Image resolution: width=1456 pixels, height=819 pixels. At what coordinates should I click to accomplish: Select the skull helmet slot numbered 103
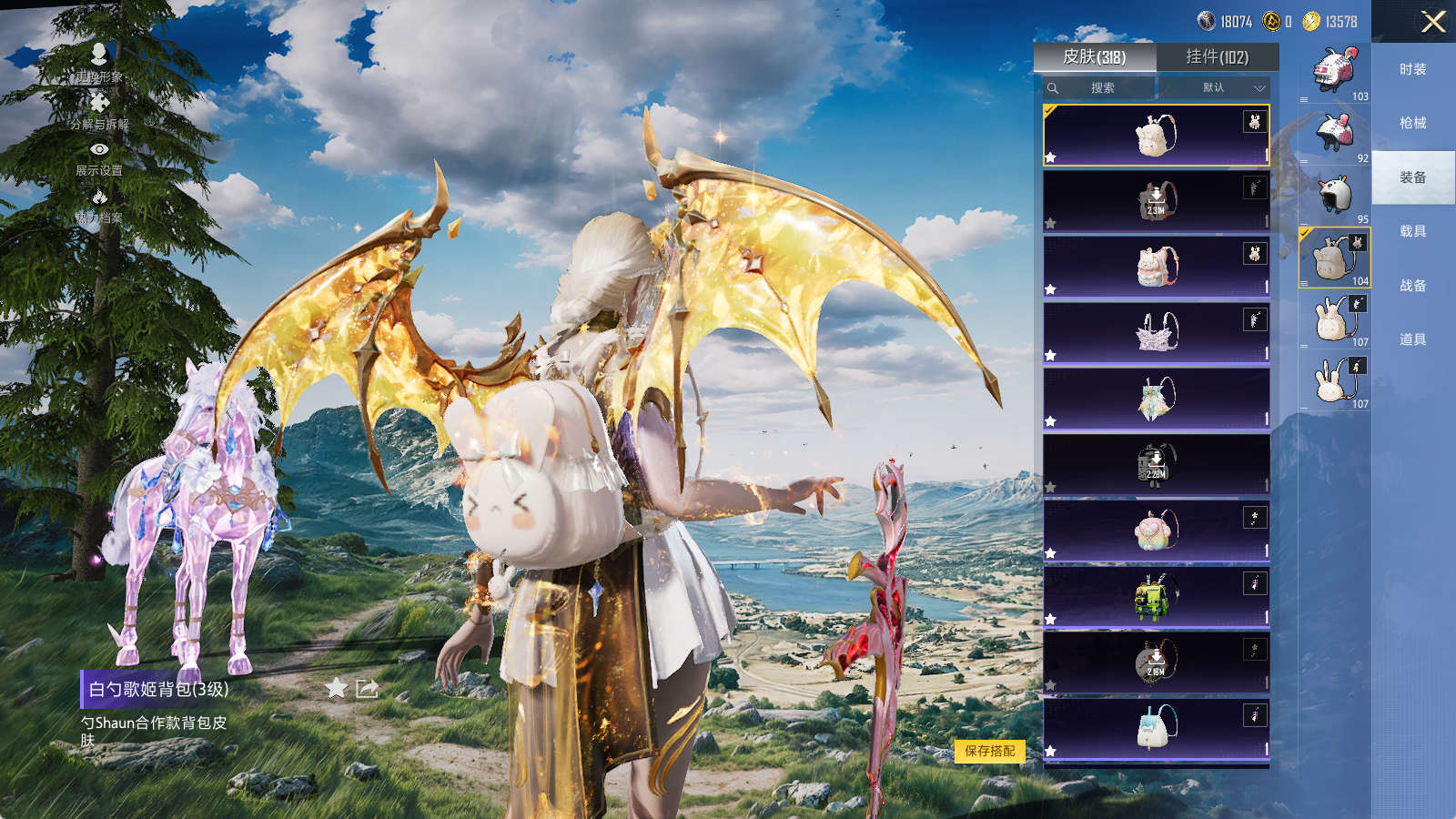(x=1334, y=71)
